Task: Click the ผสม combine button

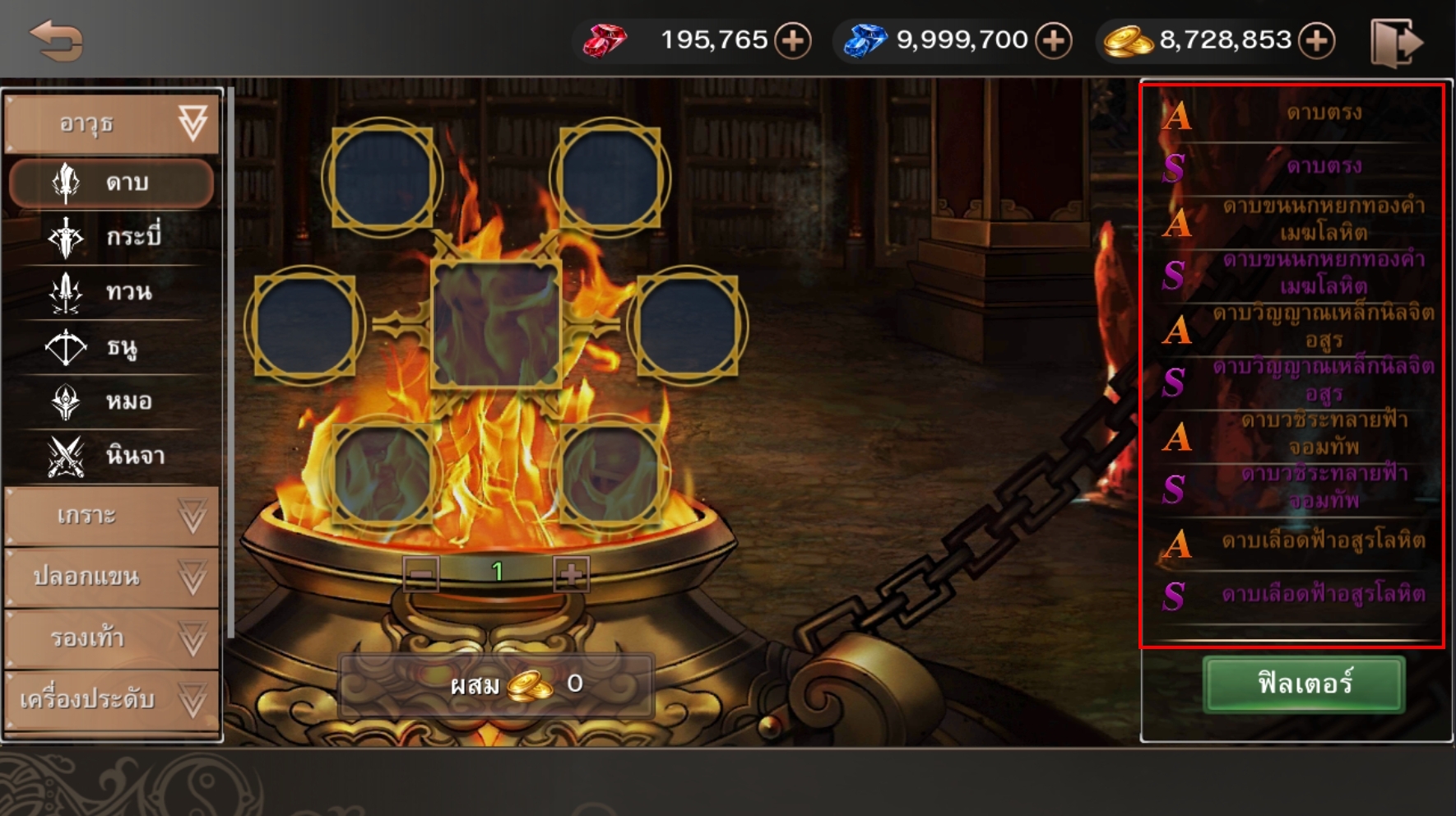Action: [496, 684]
